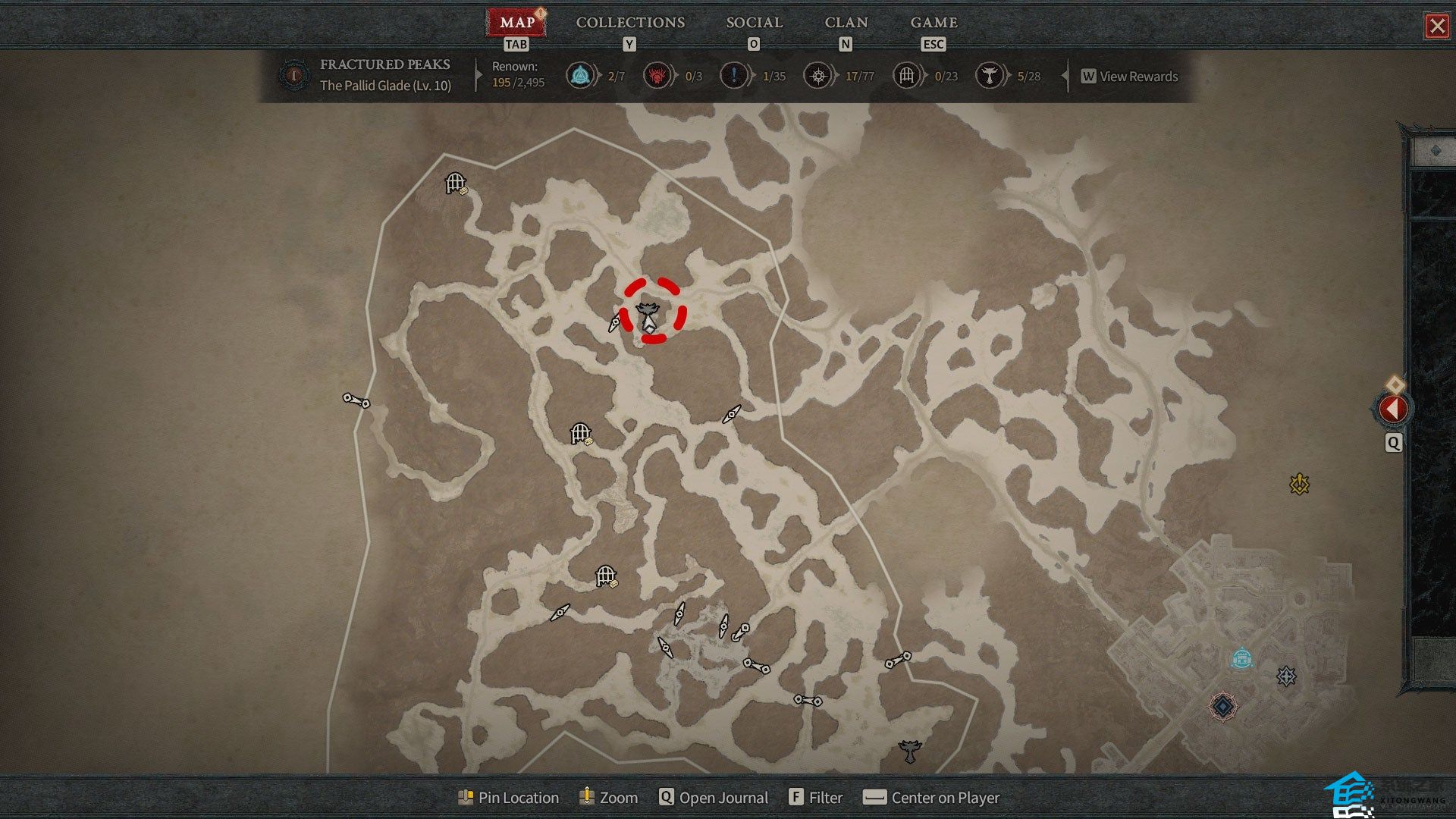Center the map on the player

click(932, 798)
